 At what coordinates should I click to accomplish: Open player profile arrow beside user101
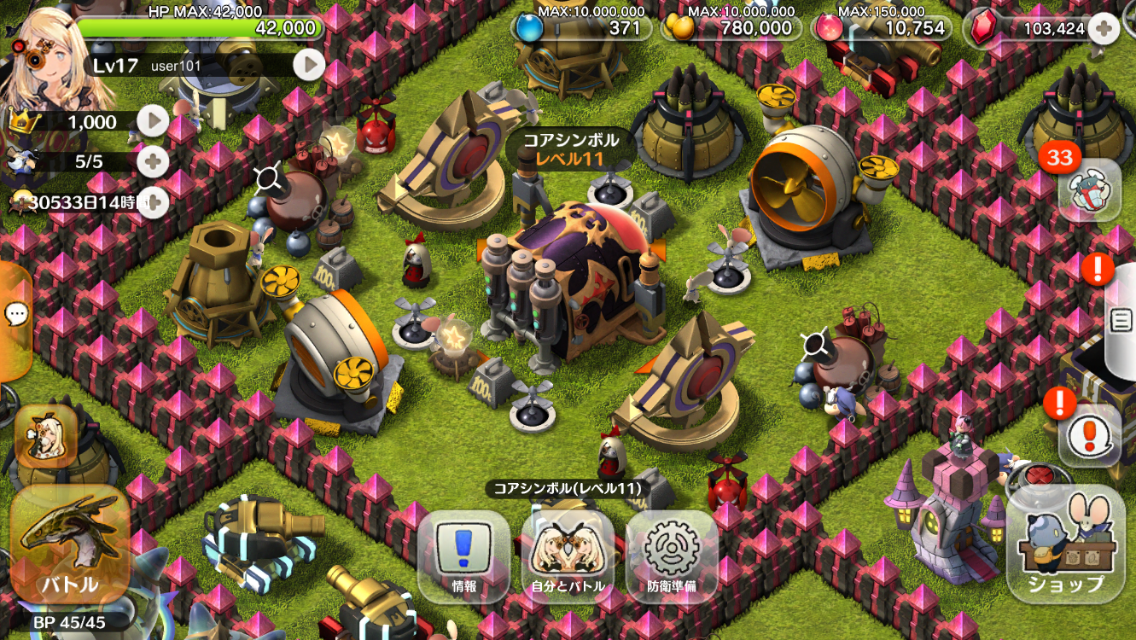[309, 65]
